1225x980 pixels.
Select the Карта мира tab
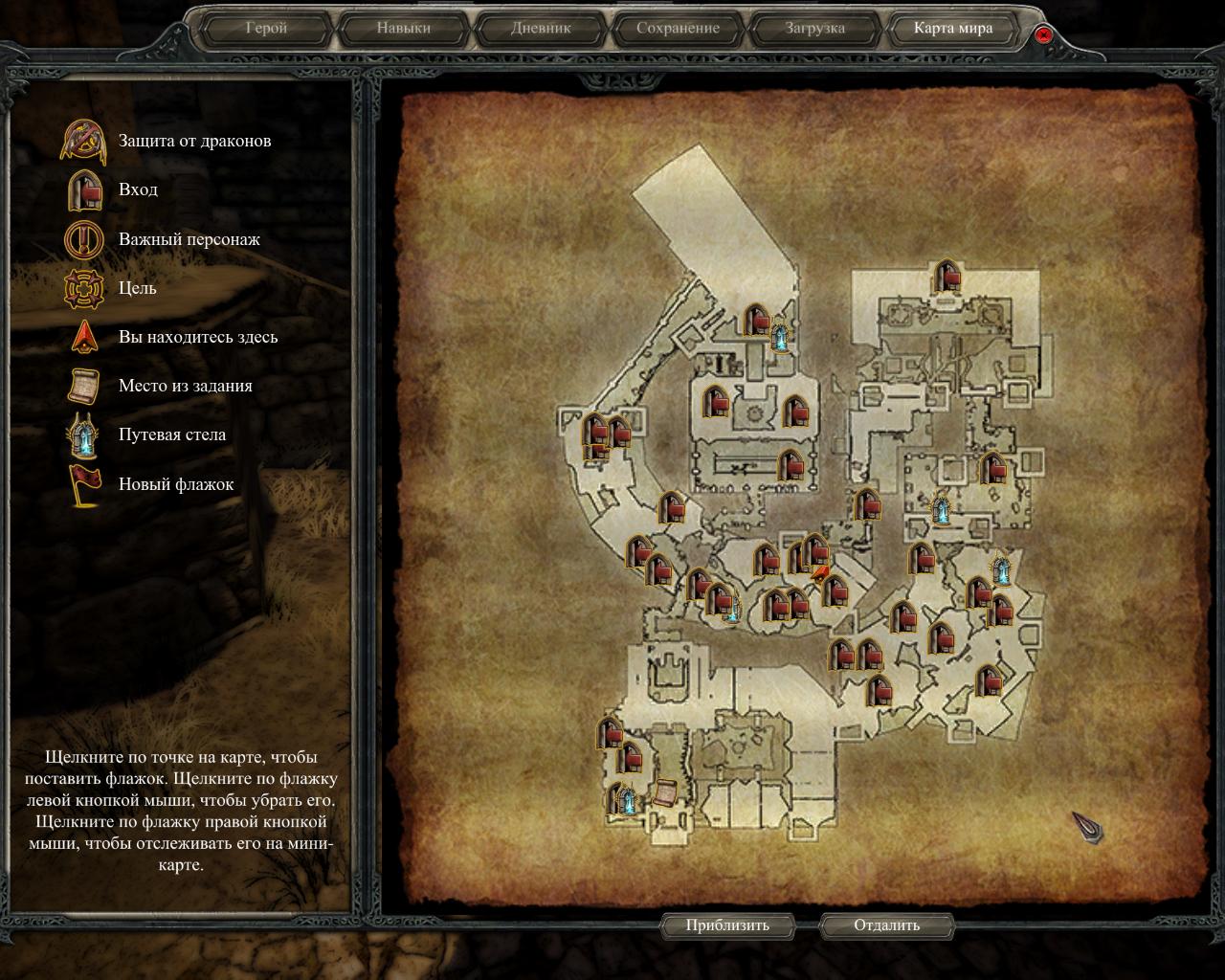click(x=952, y=29)
